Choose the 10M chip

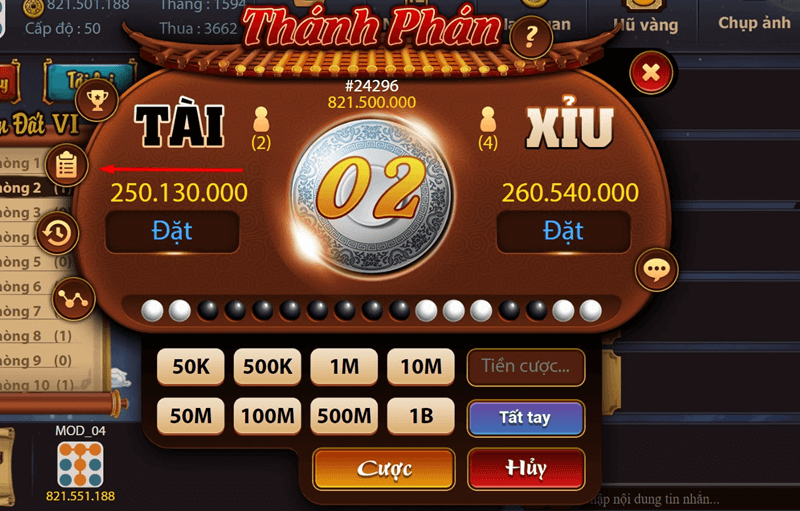click(421, 367)
